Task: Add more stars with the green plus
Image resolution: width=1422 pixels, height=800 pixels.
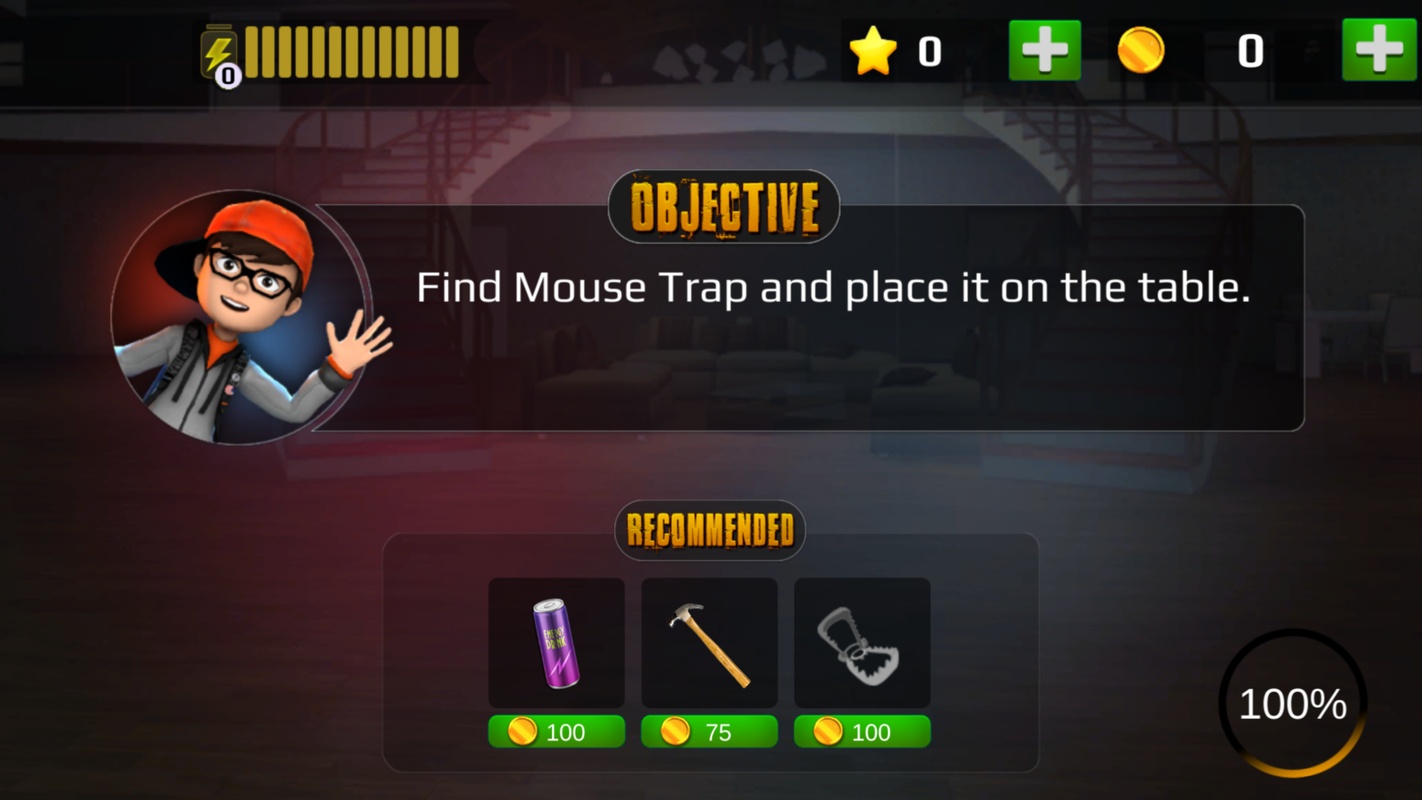Action: 1044,50
